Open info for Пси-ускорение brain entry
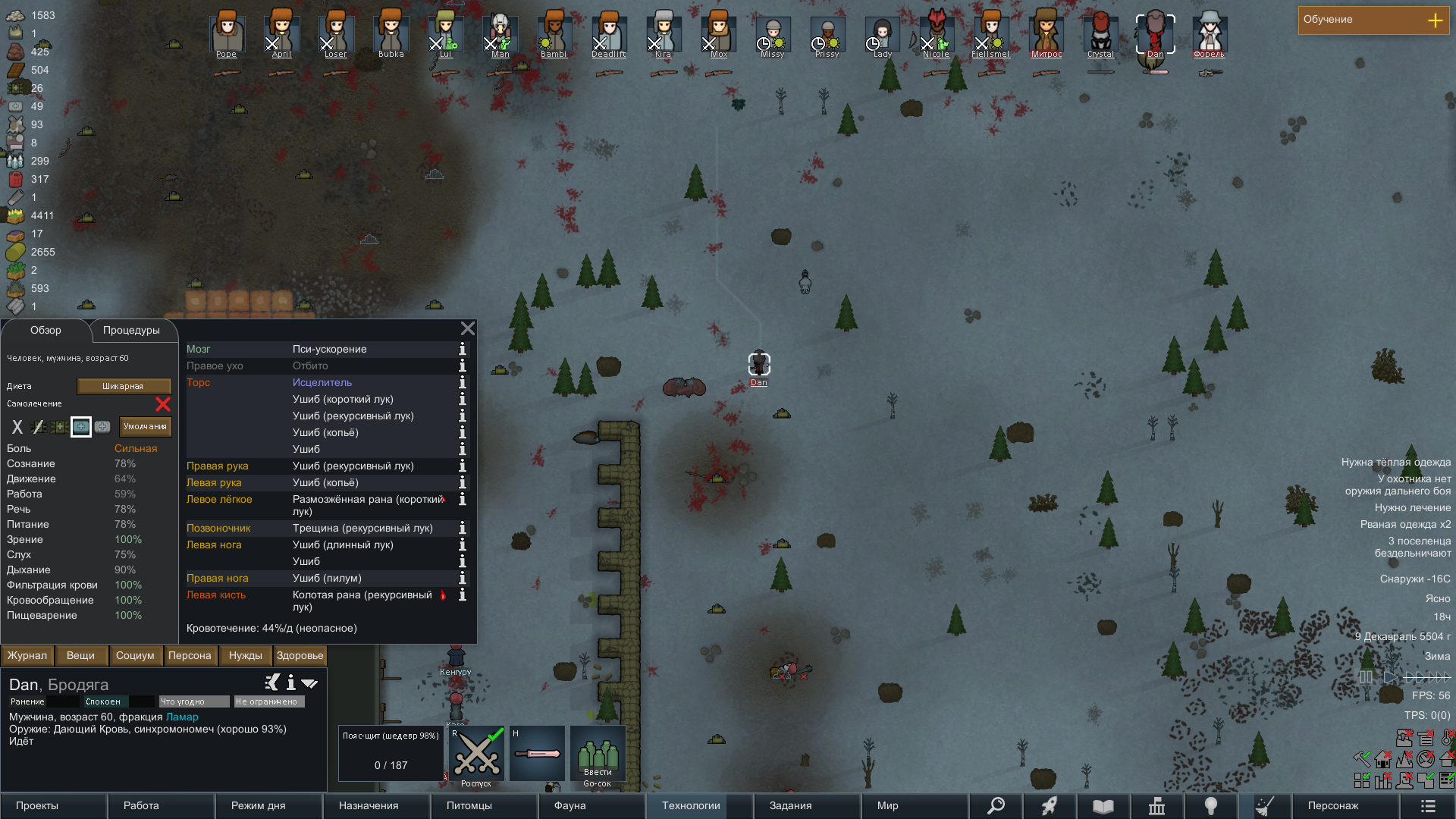1456x819 pixels. click(463, 350)
